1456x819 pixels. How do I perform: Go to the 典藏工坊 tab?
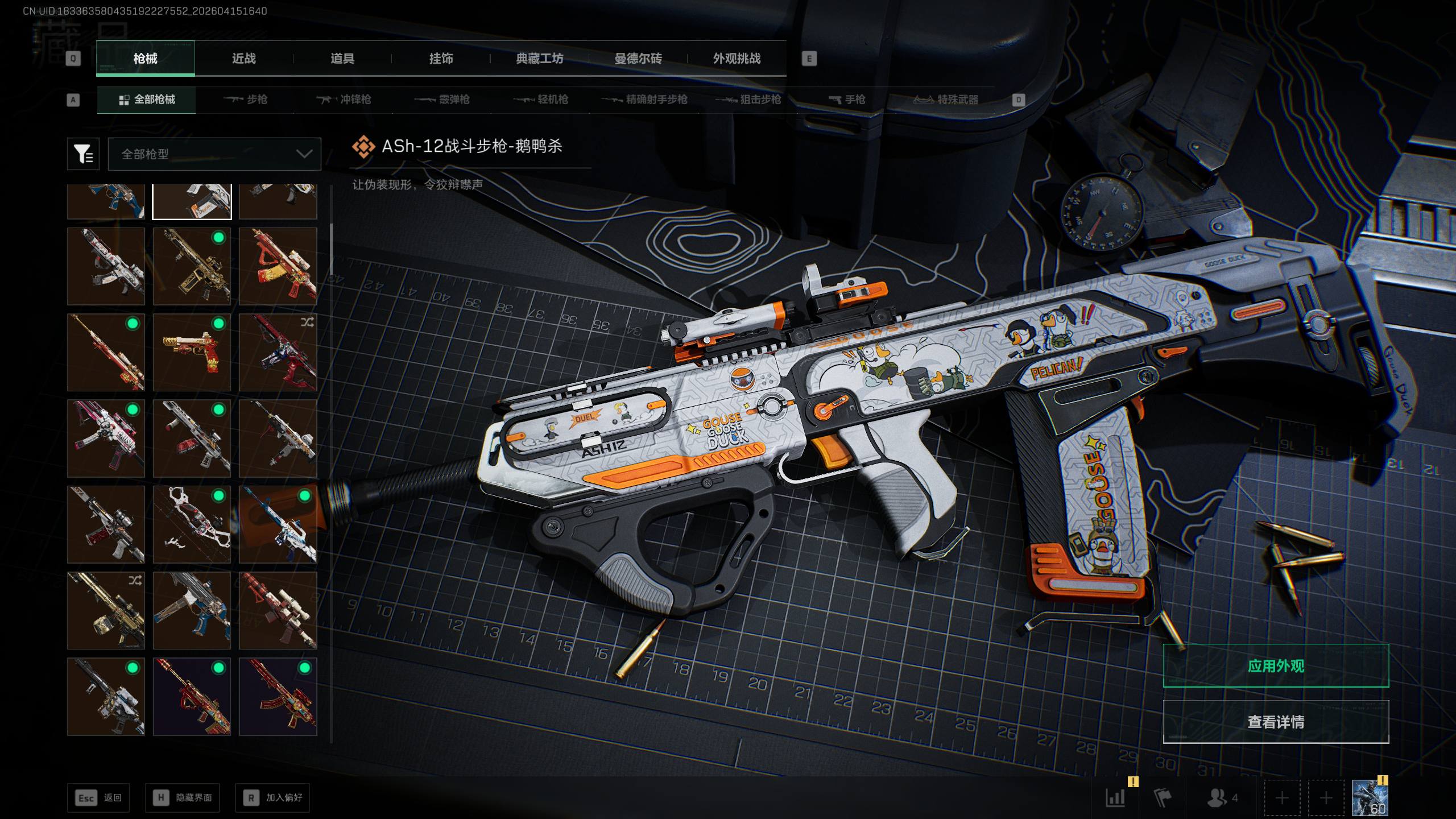pos(539,59)
